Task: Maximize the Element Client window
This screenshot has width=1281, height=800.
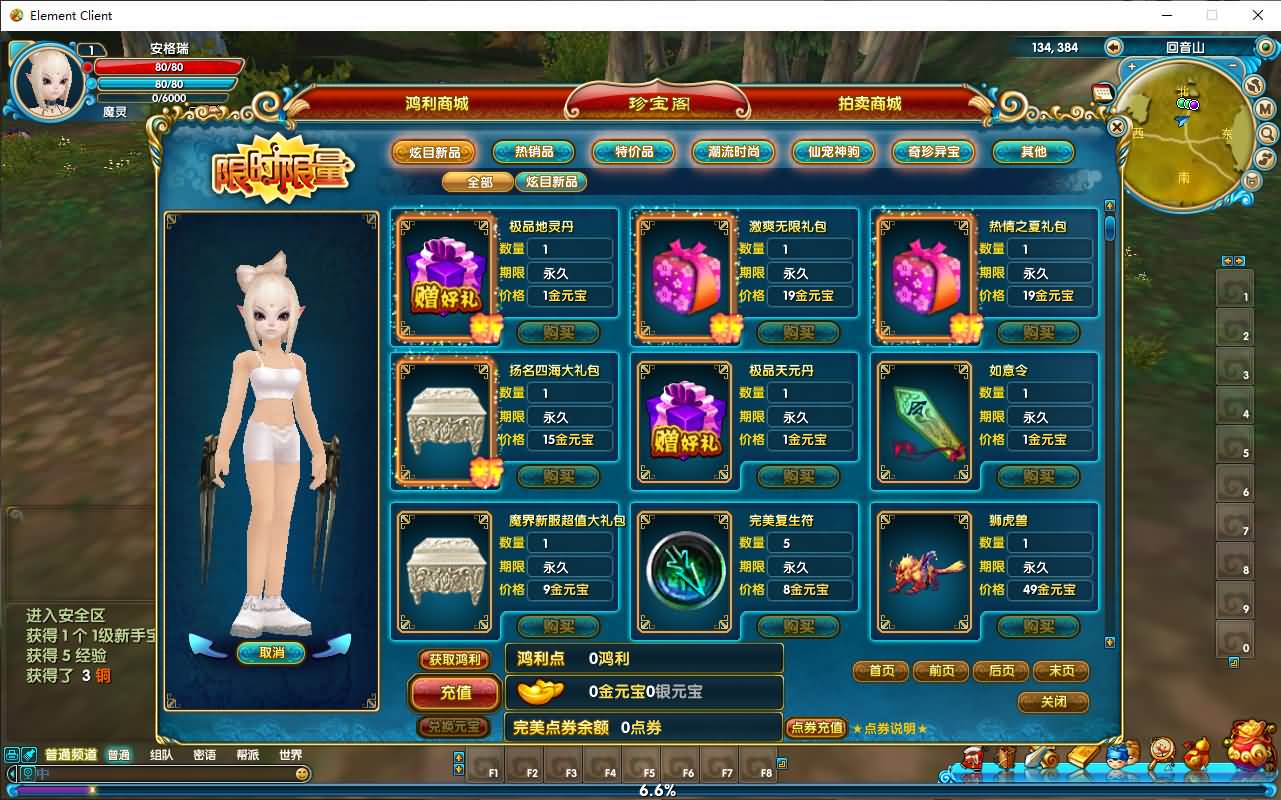Action: pos(1212,15)
